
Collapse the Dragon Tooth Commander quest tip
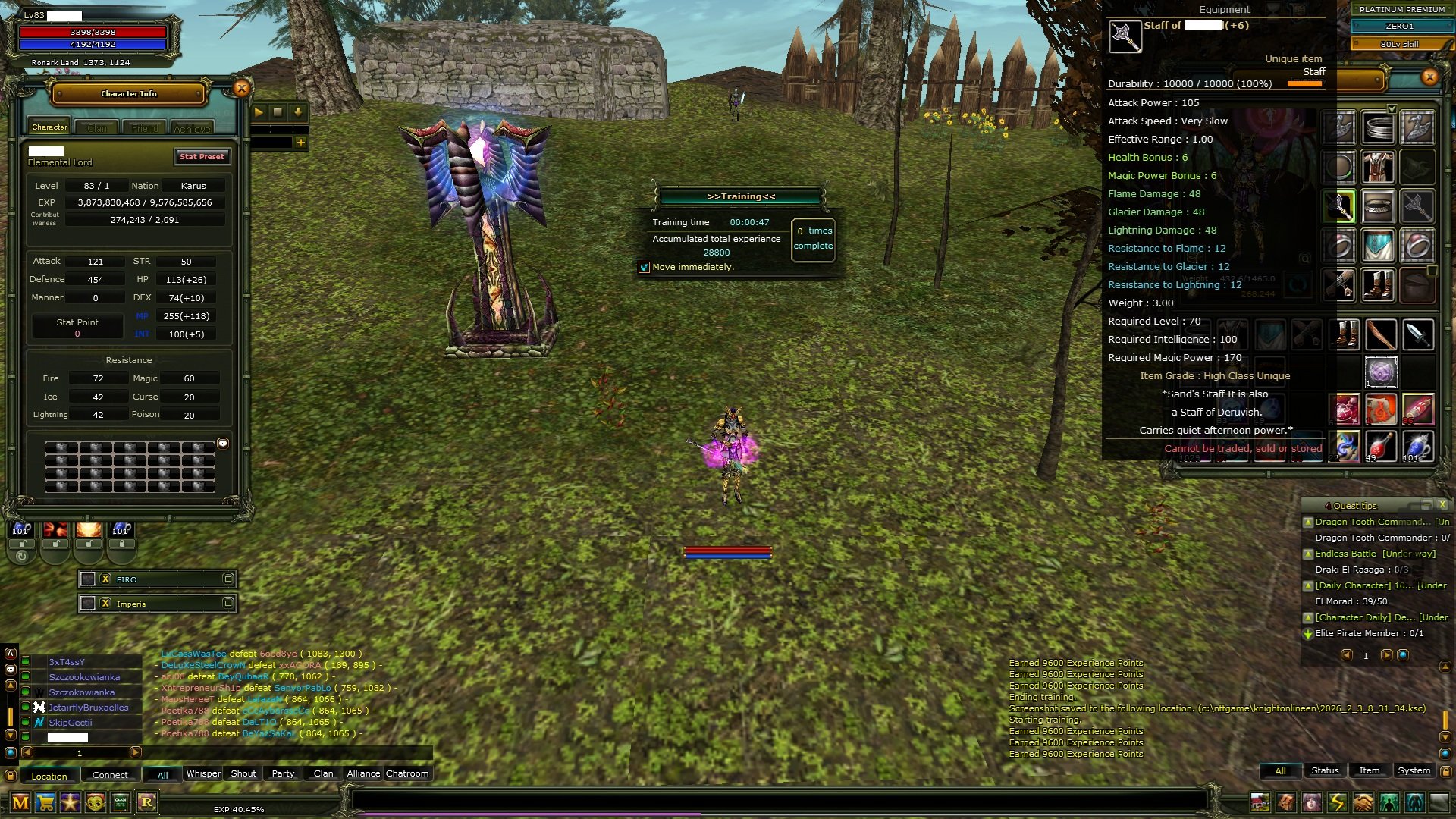point(1309,522)
